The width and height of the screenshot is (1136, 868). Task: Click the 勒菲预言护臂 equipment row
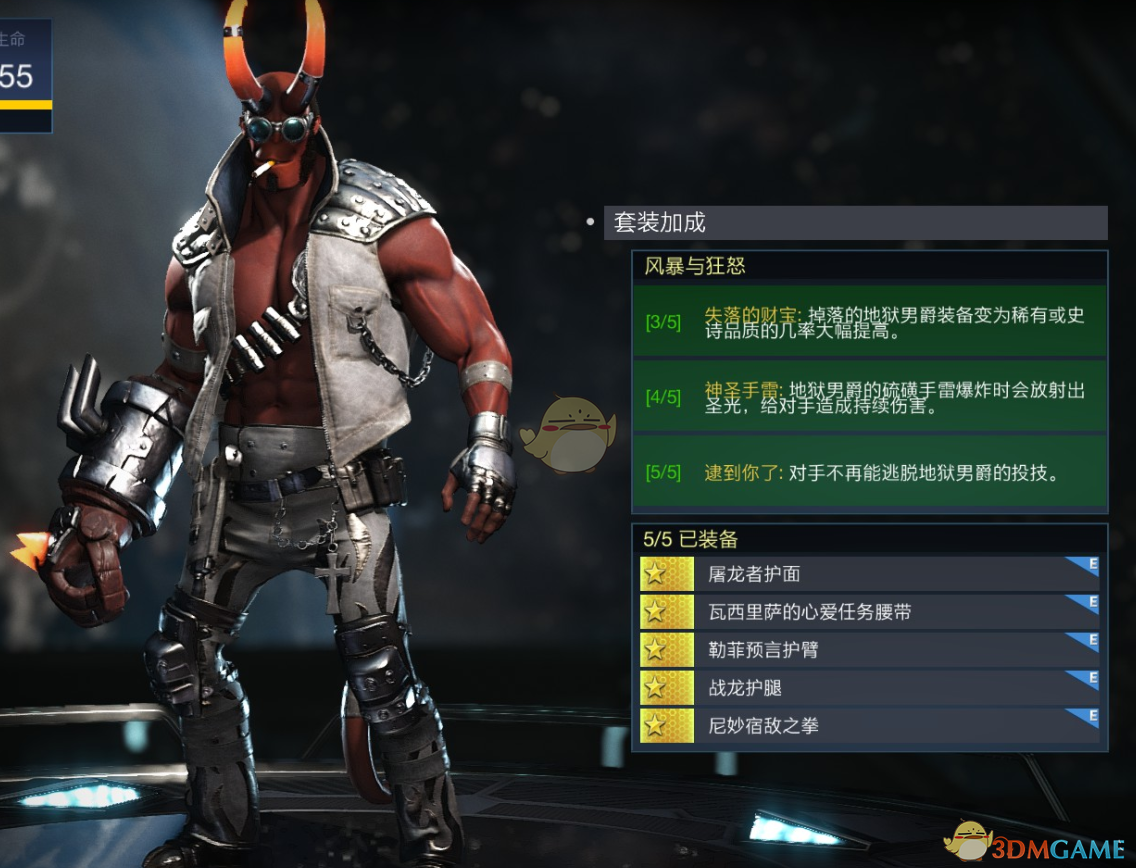(869, 650)
